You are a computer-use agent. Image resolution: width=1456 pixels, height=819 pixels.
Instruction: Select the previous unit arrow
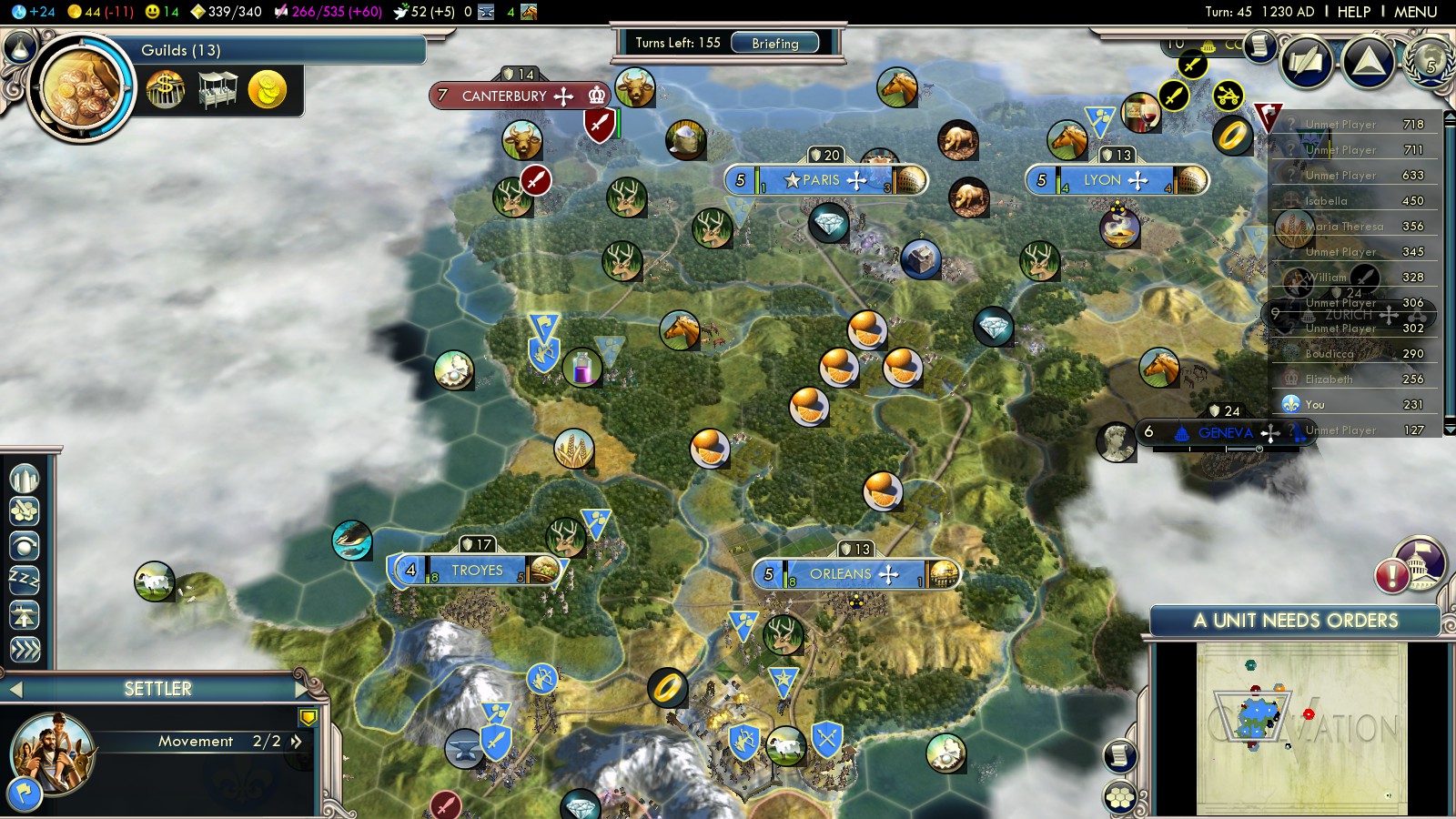click(x=15, y=690)
